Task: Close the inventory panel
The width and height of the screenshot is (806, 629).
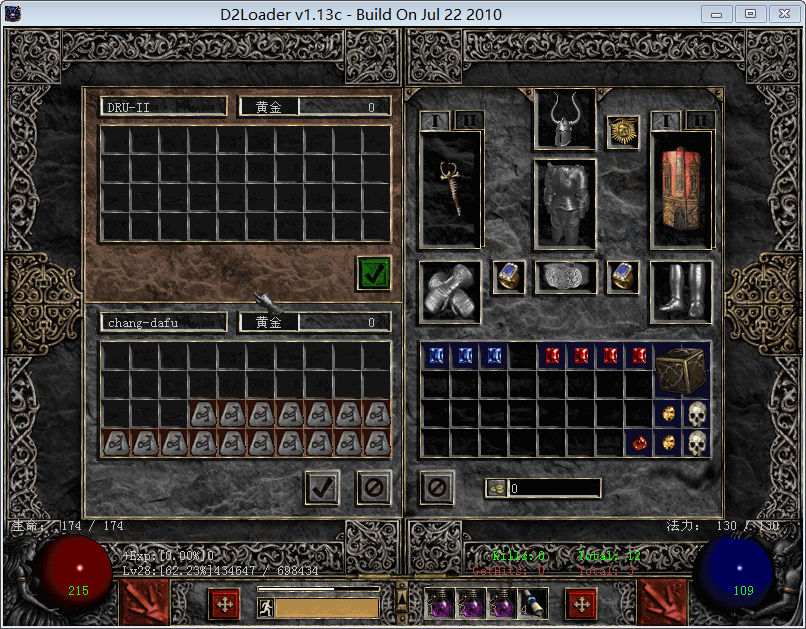Action: point(438,488)
